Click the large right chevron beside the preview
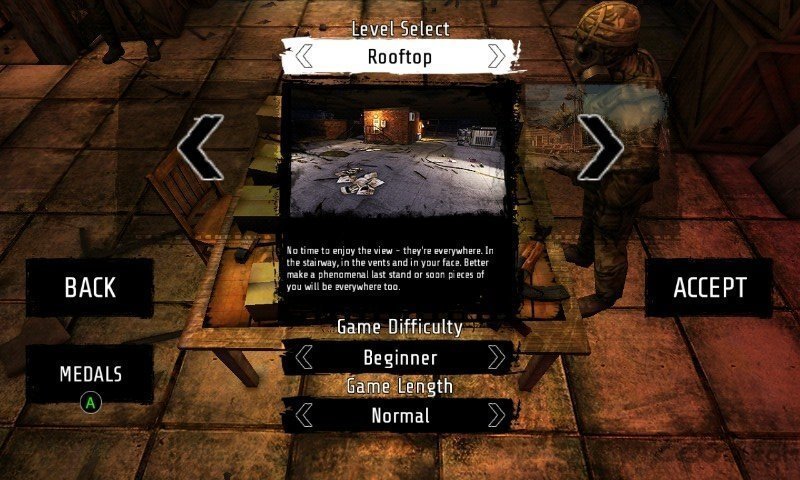800x480 pixels. tap(600, 147)
